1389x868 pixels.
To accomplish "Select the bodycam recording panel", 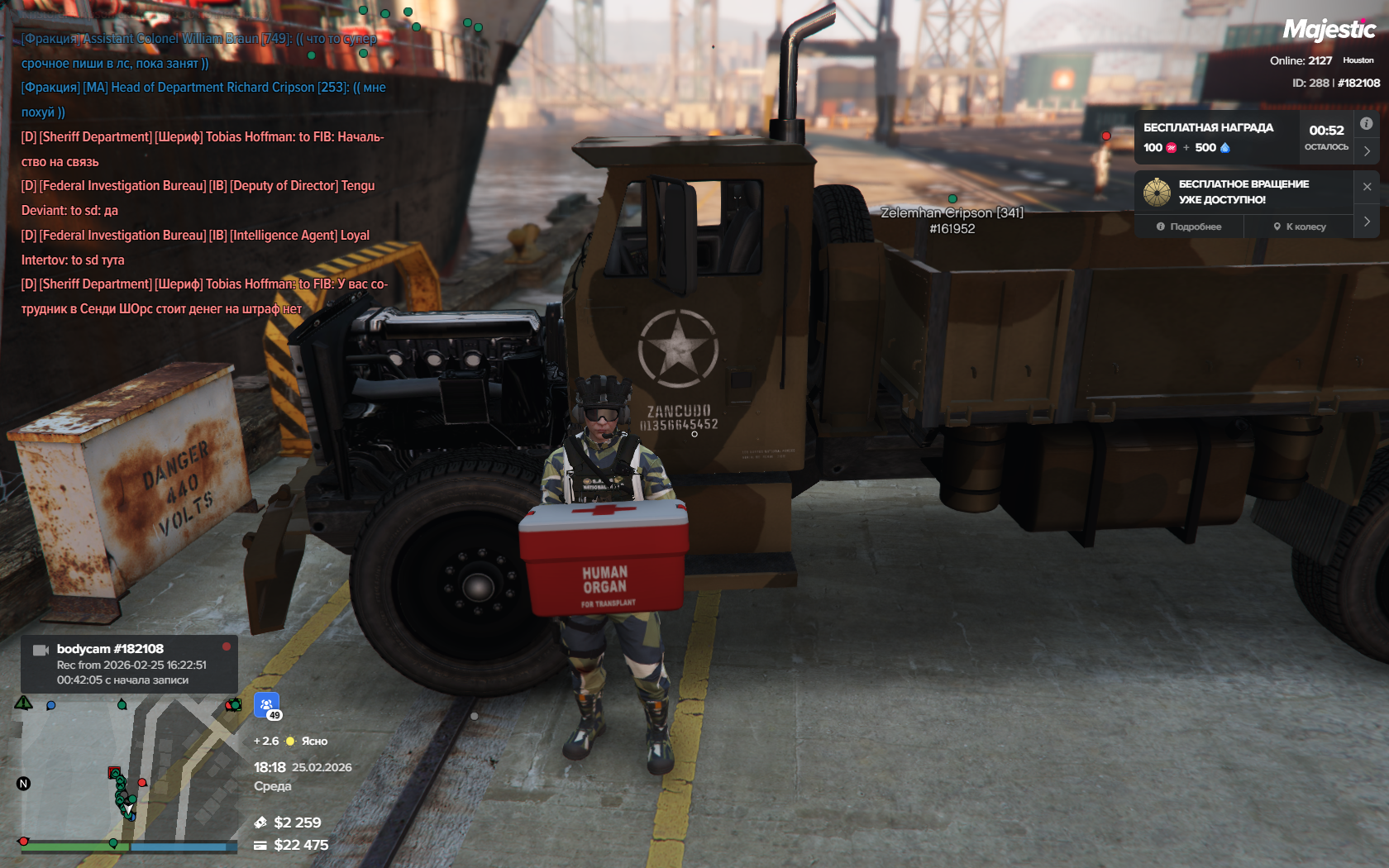I will click(129, 664).
